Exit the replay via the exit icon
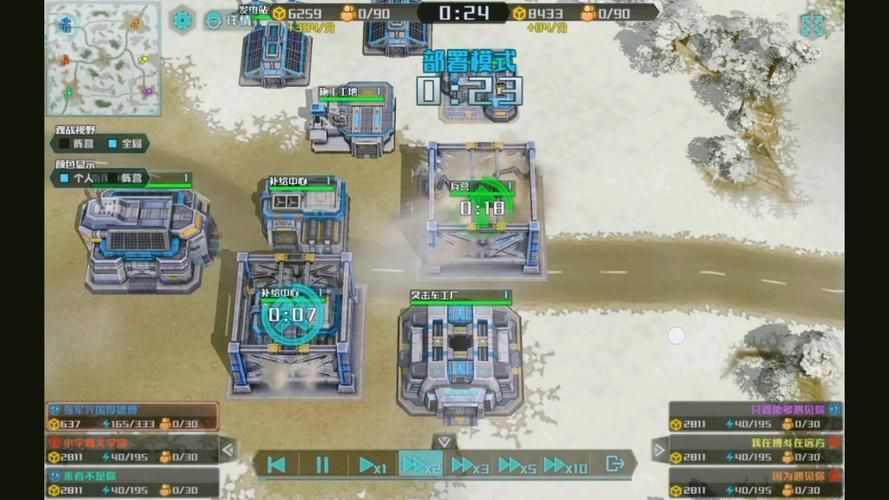Image resolution: width=889 pixels, height=500 pixels. [x=615, y=464]
